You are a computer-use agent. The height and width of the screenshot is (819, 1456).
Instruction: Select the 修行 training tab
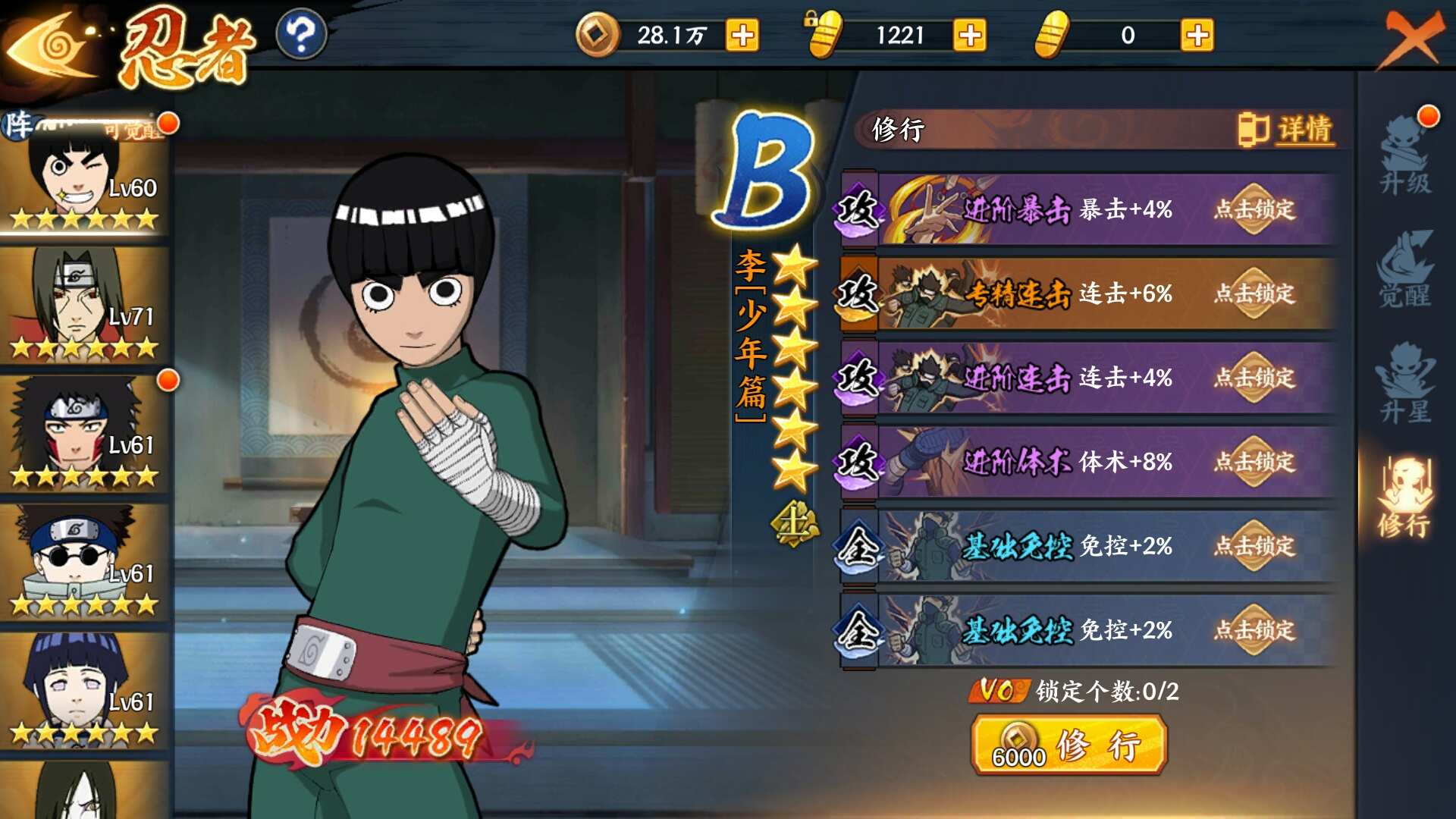pos(1405,498)
